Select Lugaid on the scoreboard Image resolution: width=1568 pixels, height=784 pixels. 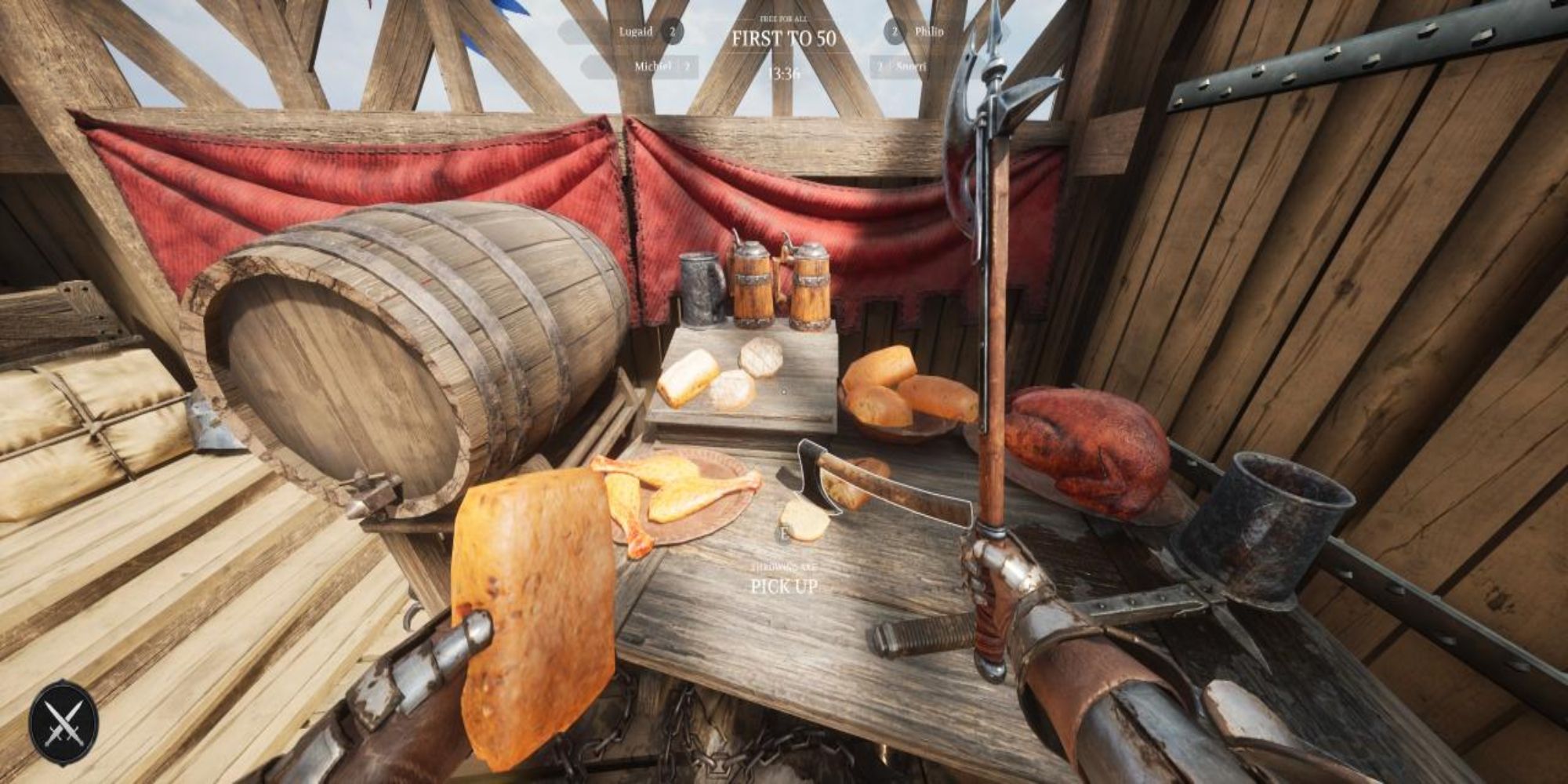coord(637,31)
